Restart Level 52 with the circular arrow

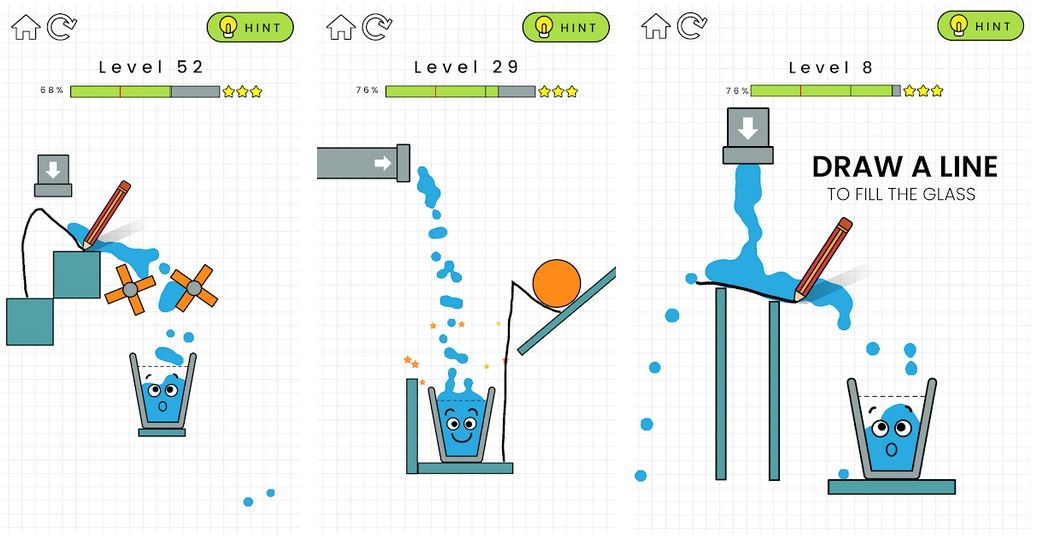pos(61,27)
